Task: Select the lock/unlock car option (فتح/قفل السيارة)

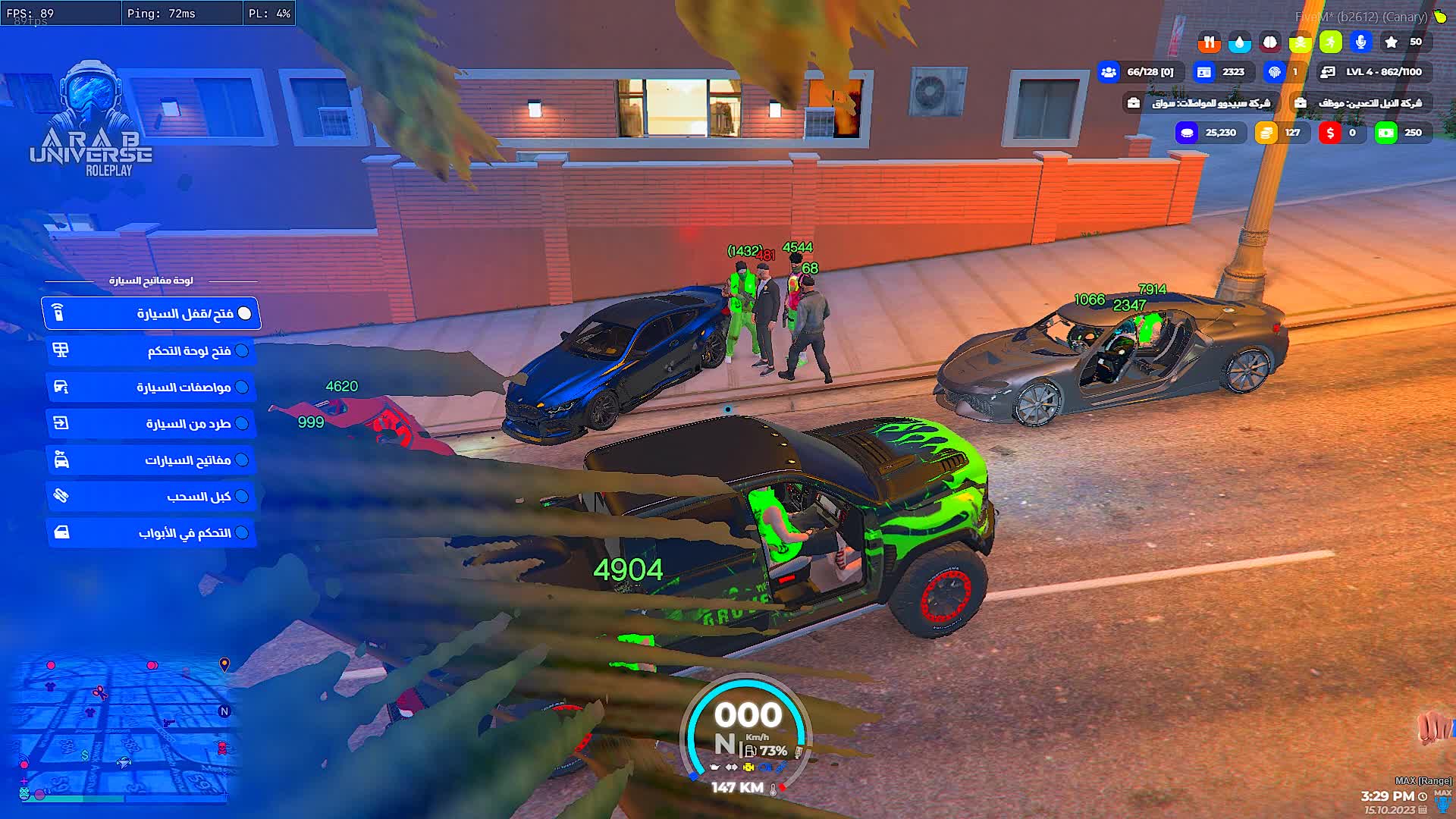Action: pos(152,314)
